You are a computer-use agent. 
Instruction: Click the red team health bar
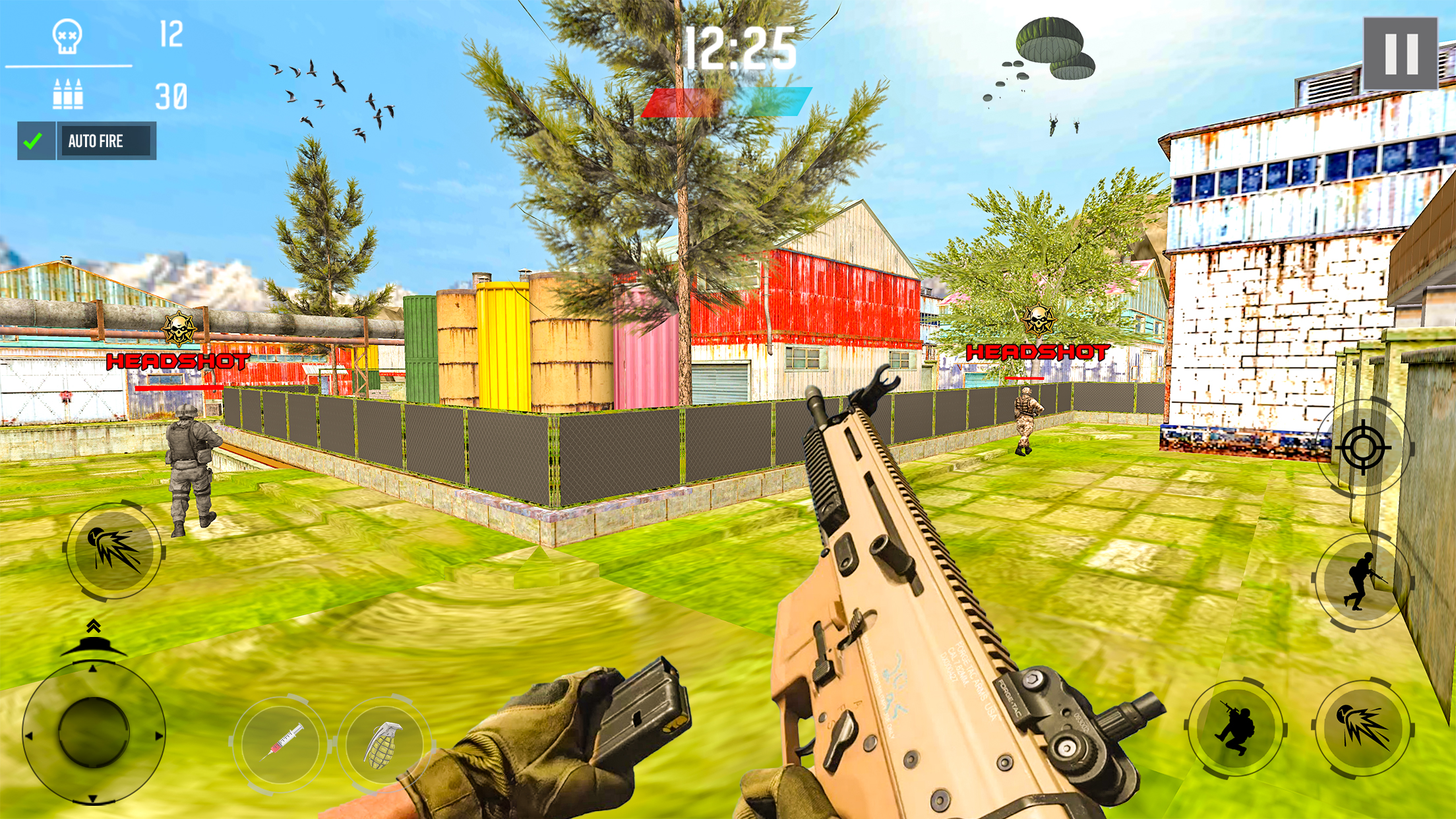coord(686,102)
